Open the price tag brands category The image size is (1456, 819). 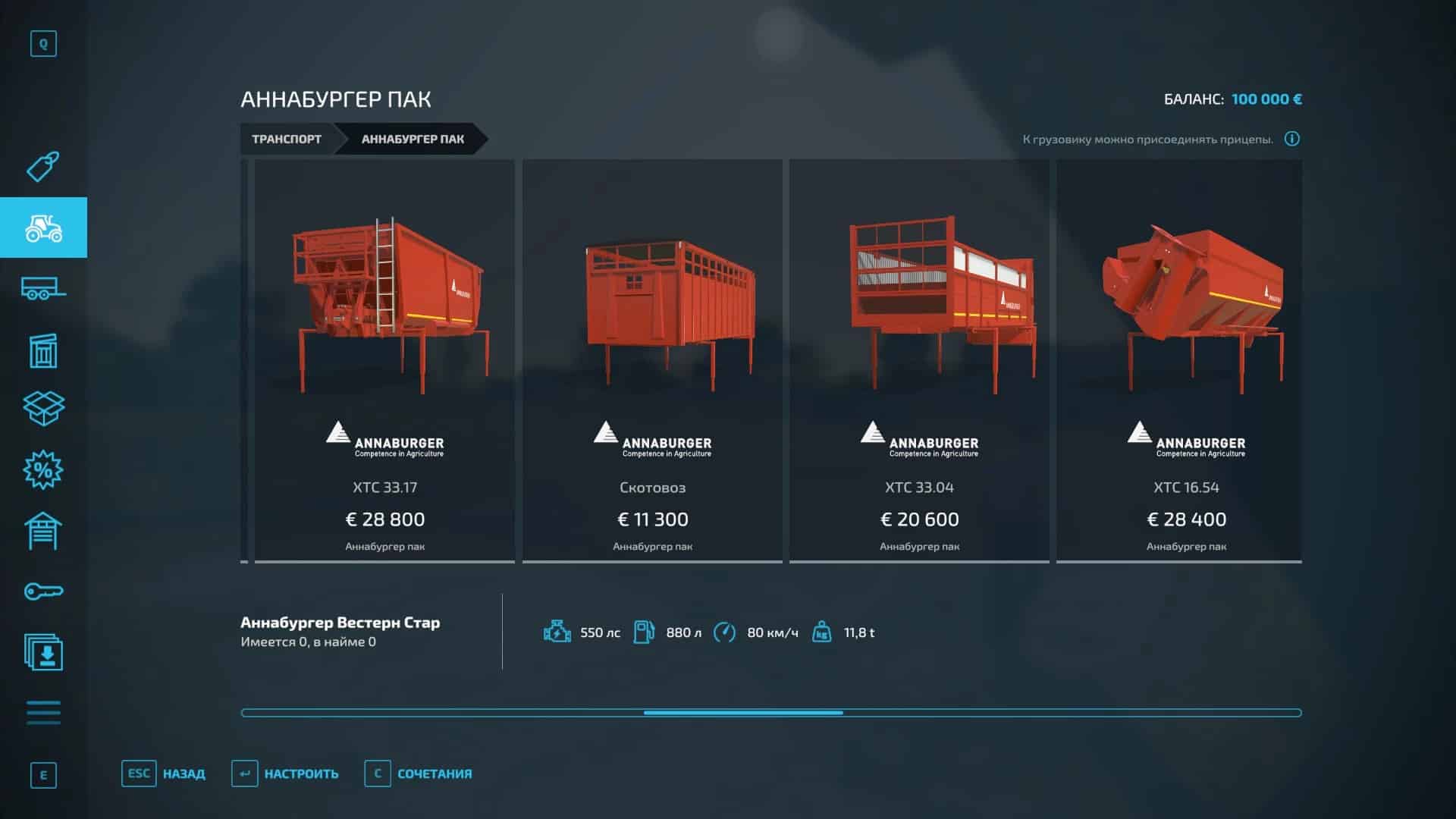[x=43, y=167]
